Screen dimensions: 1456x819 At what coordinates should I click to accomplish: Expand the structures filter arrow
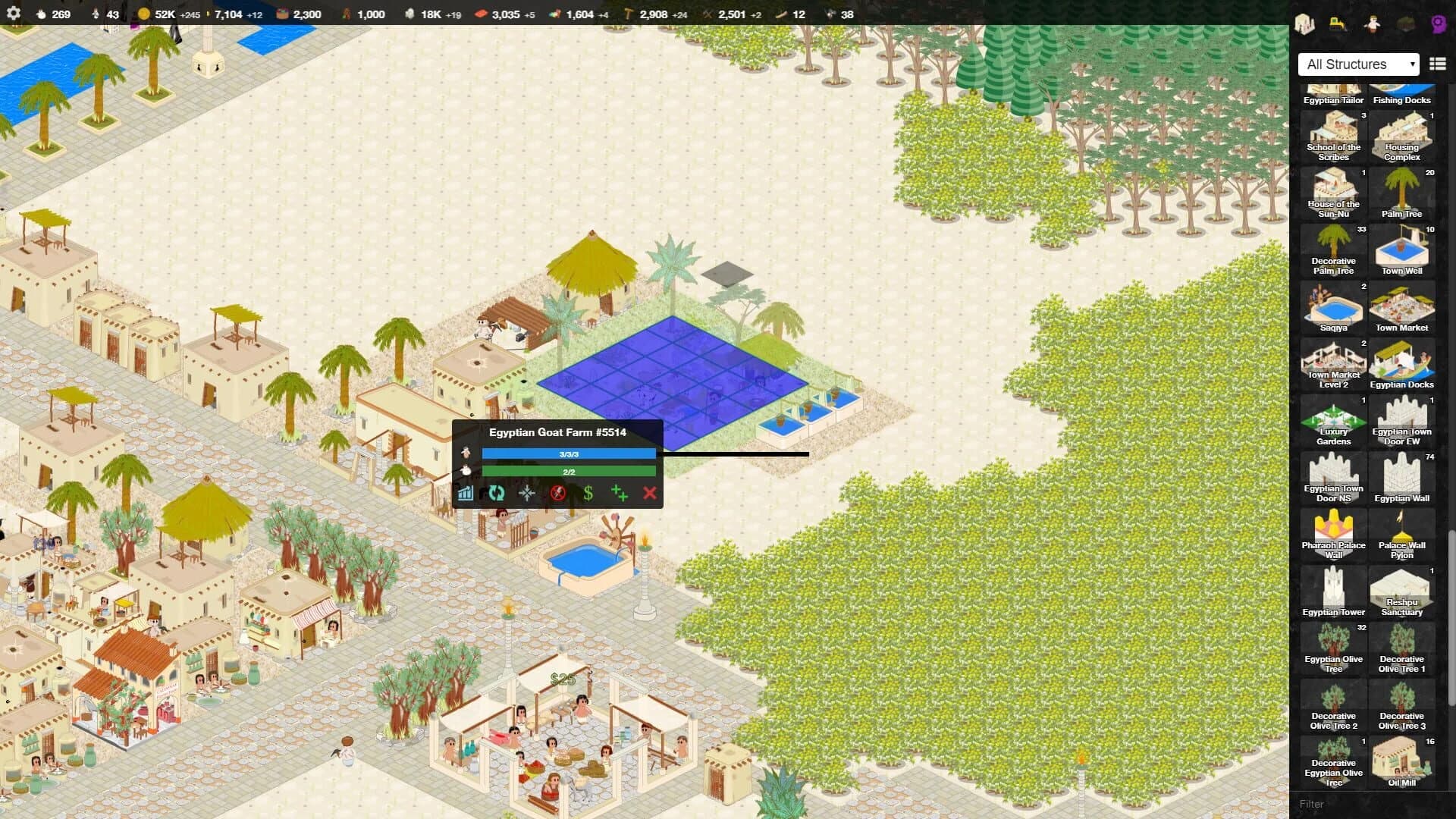(1414, 64)
